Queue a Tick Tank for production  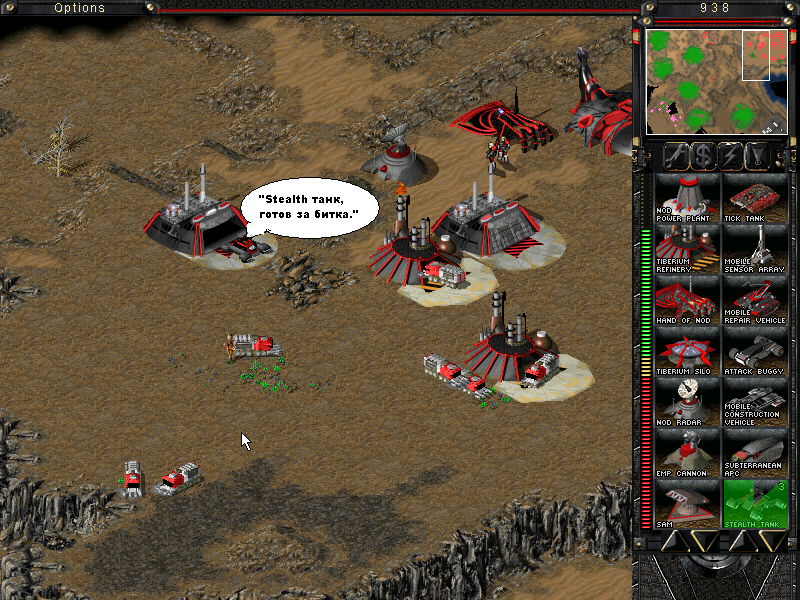click(754, 196)
